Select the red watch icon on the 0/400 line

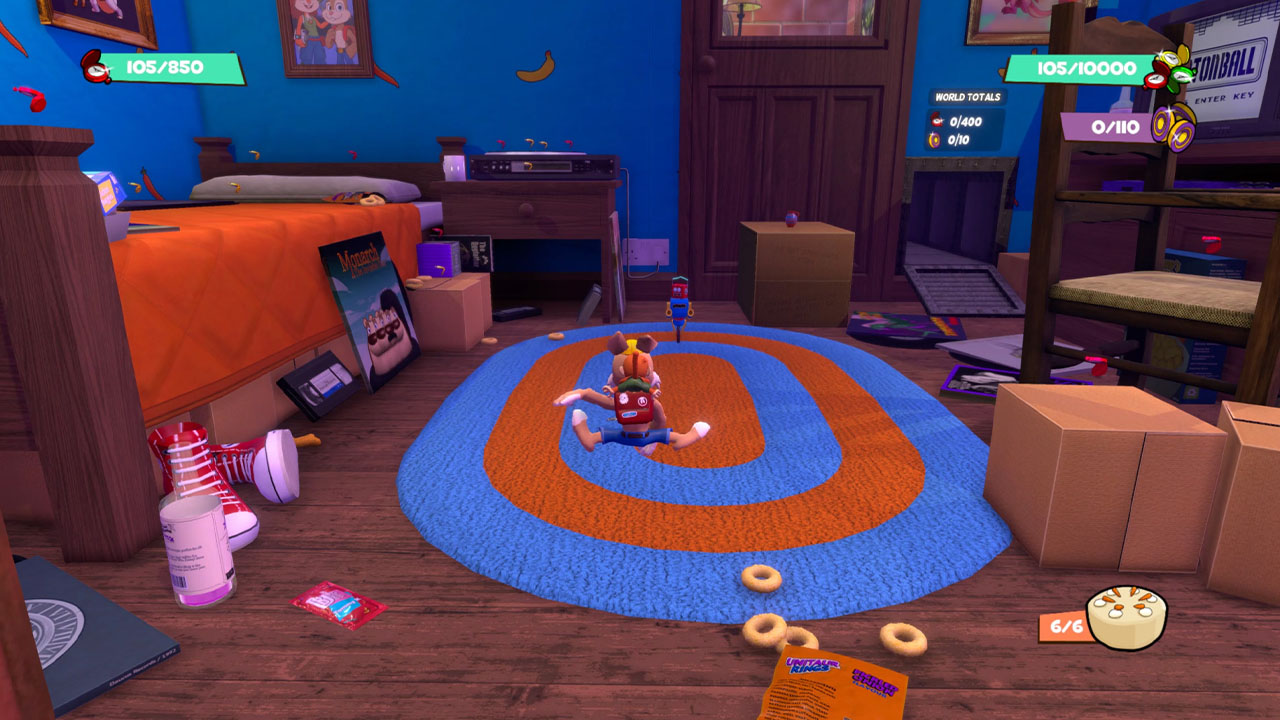(936, 122)
